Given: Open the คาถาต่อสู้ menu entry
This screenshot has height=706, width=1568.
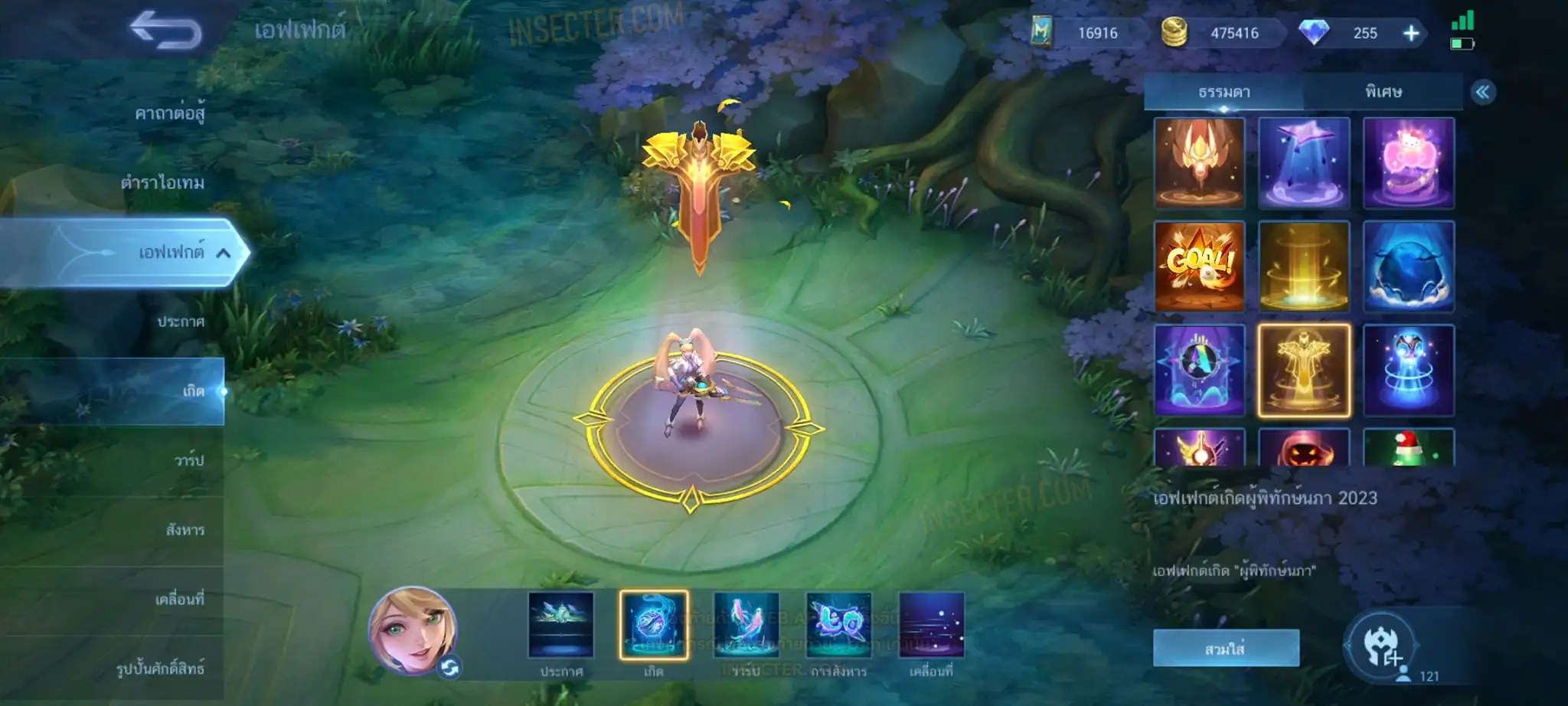Looking at the screenshot, I should [169, 114].
